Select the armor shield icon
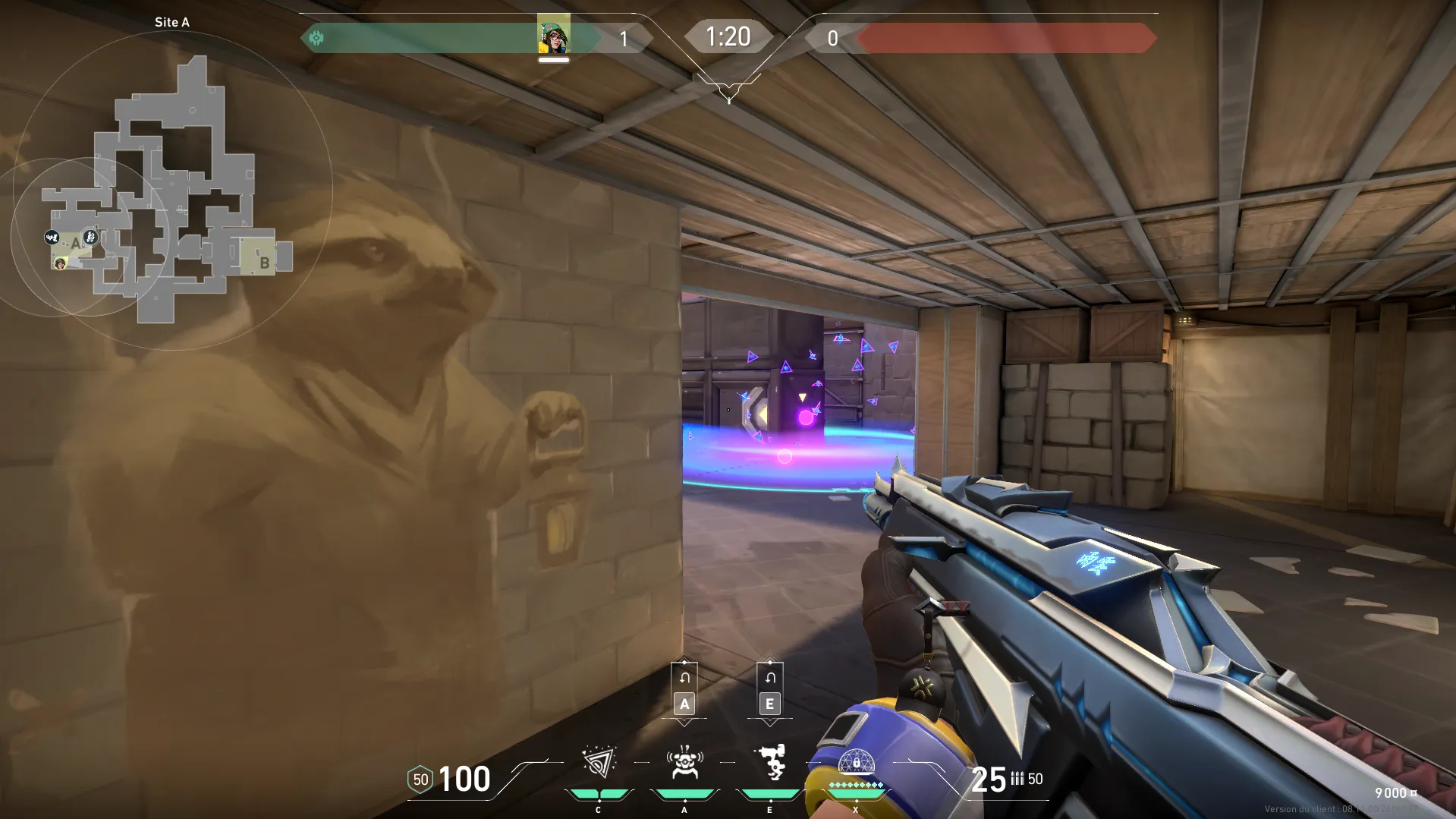 [x=420, y=780]
